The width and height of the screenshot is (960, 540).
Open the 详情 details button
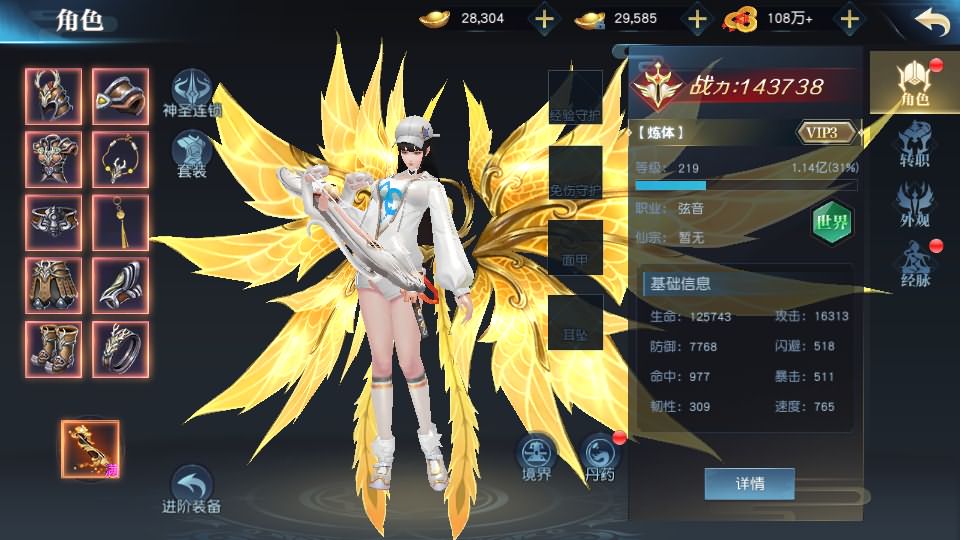click(750, 484)
